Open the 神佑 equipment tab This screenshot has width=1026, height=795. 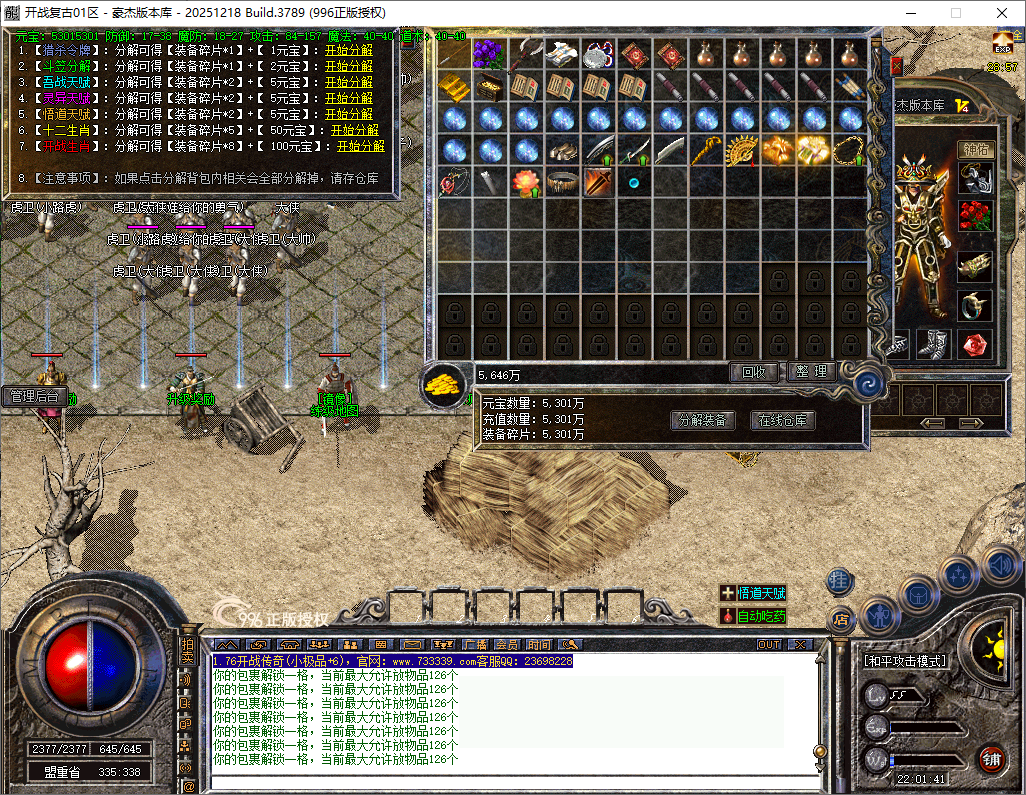point(975,149)
